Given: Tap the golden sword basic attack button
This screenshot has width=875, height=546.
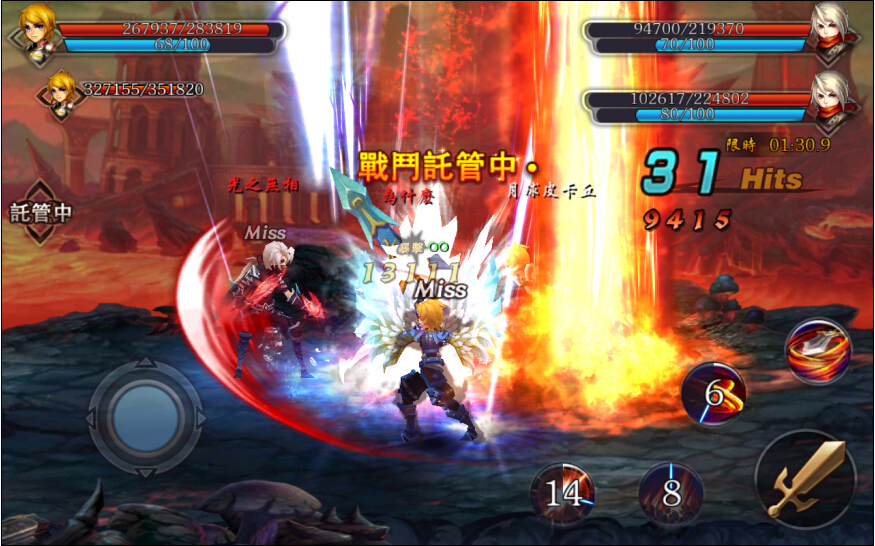Looking at the screenshot, I should tap(805, 479).
